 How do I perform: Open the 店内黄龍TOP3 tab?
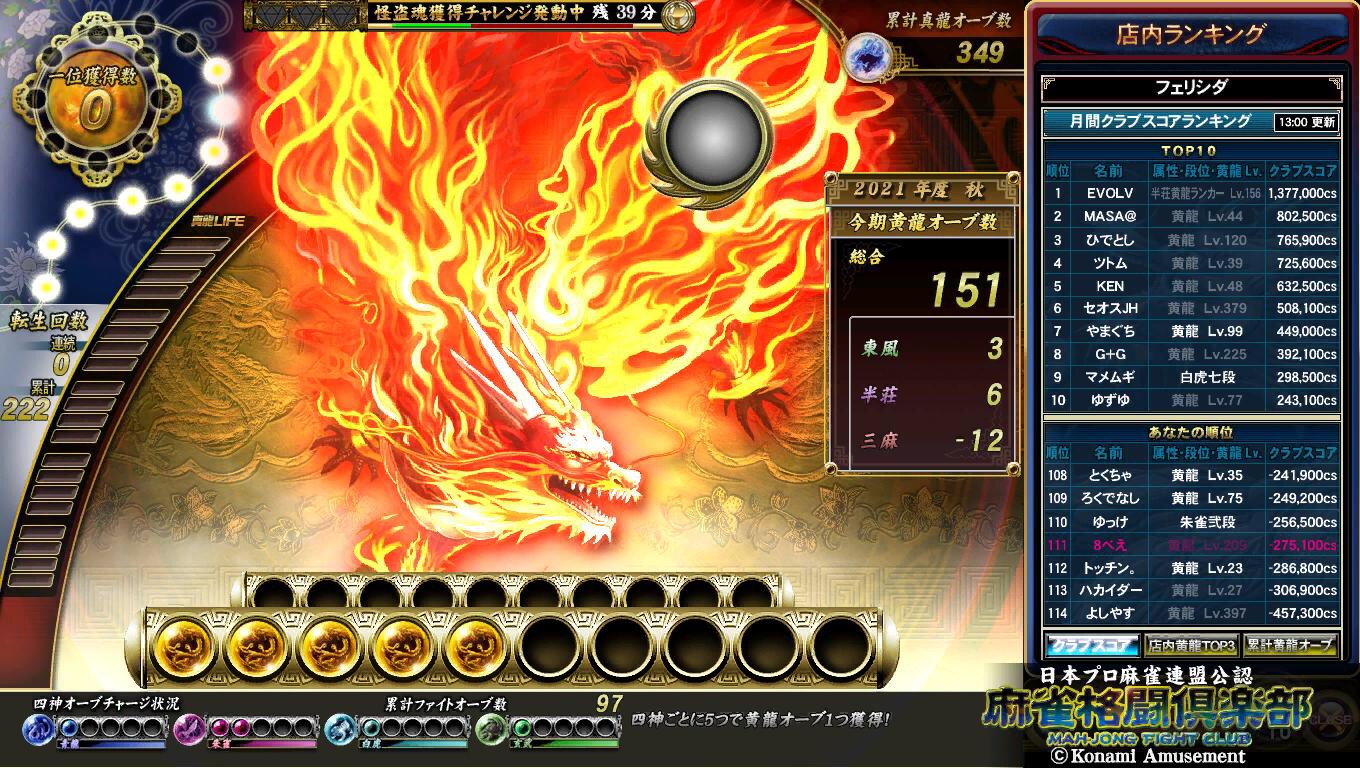[x=1191, y=645]
